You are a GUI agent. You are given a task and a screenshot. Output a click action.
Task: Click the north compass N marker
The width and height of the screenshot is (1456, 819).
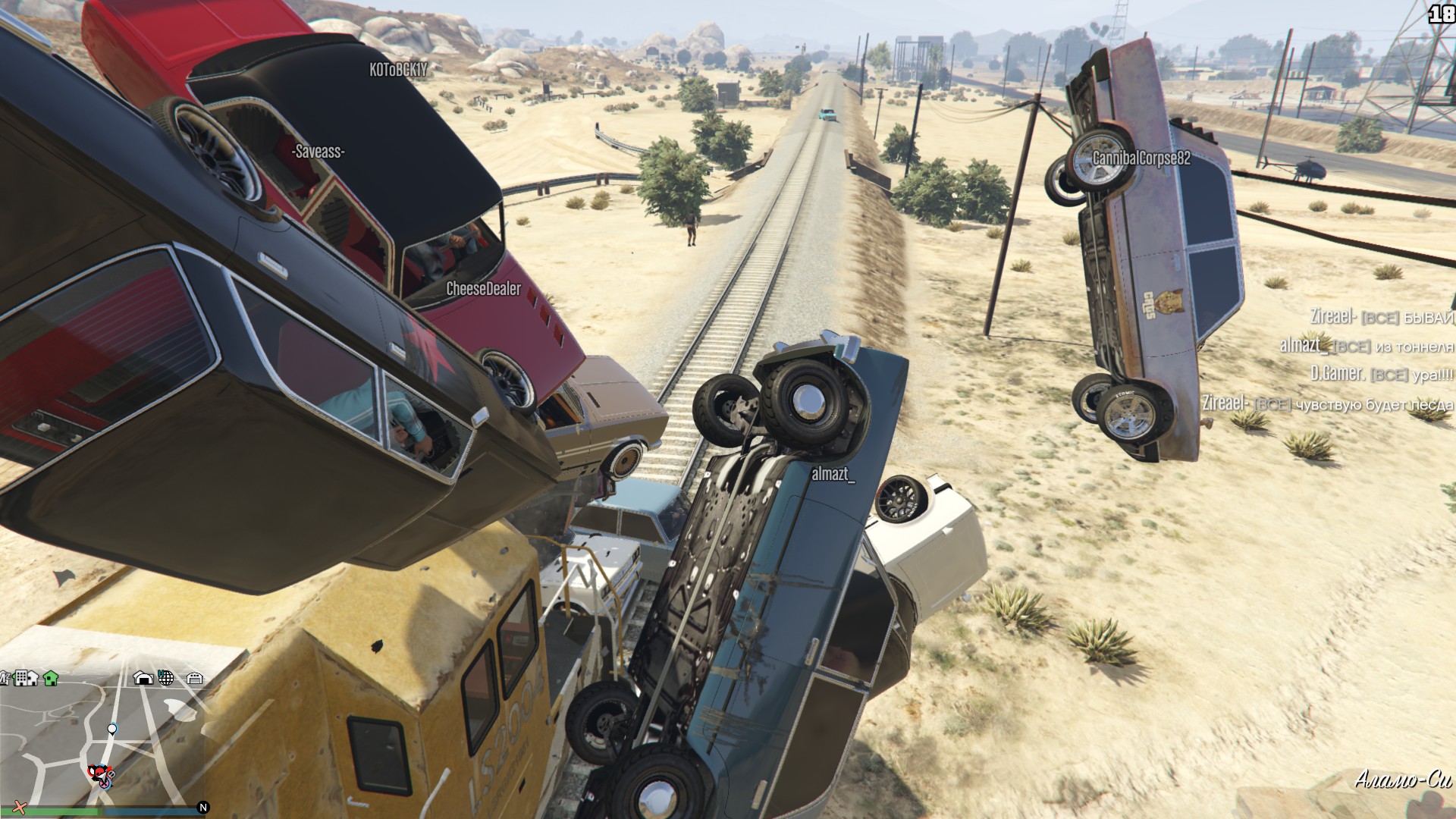[202, 808]
